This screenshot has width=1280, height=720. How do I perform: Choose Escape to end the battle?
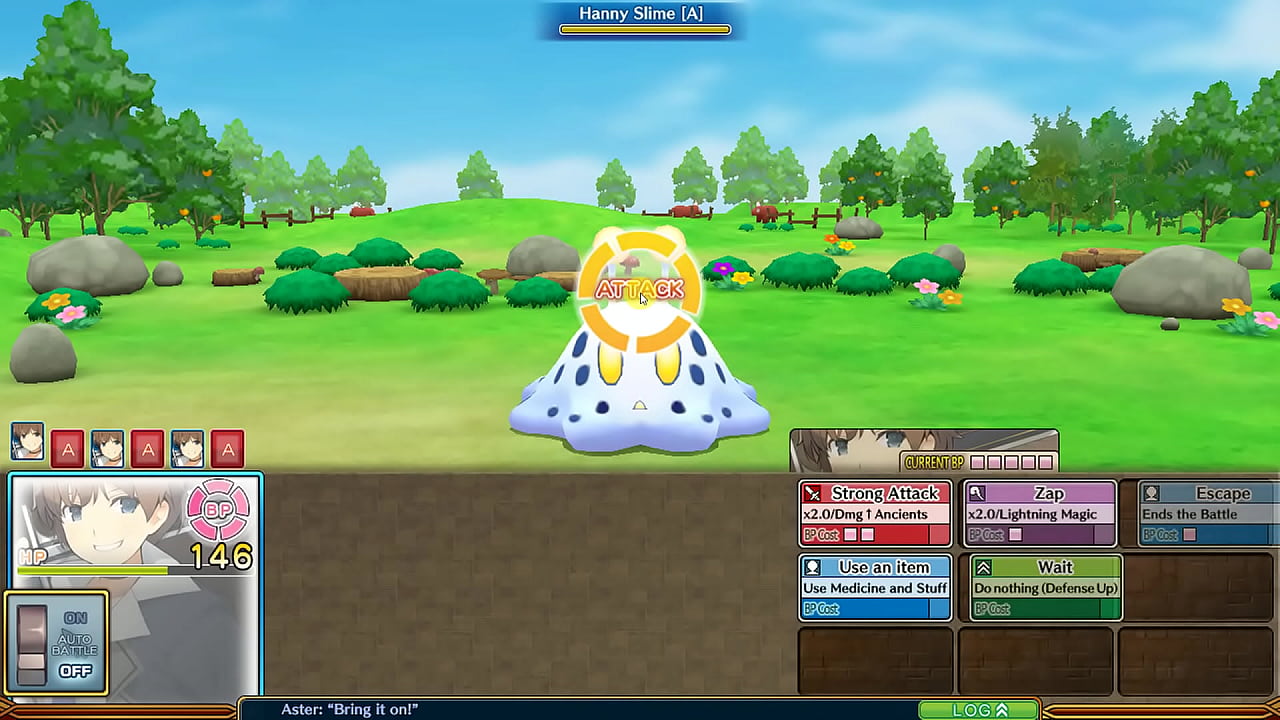point(1198,514)
